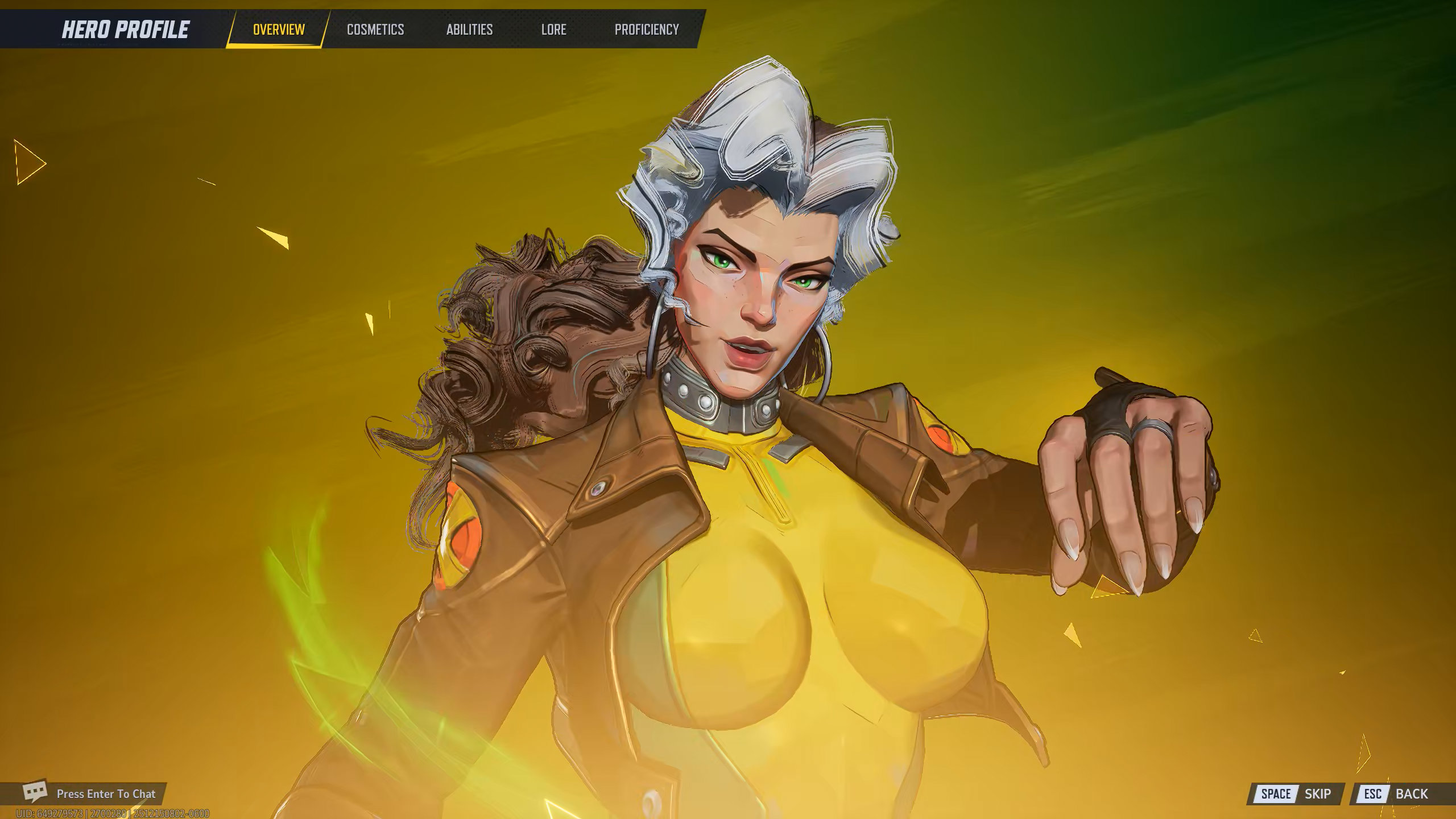View the Proficiency tab
The width and height of the screenshot is (1456, 819).
click(x=647, y=30)
